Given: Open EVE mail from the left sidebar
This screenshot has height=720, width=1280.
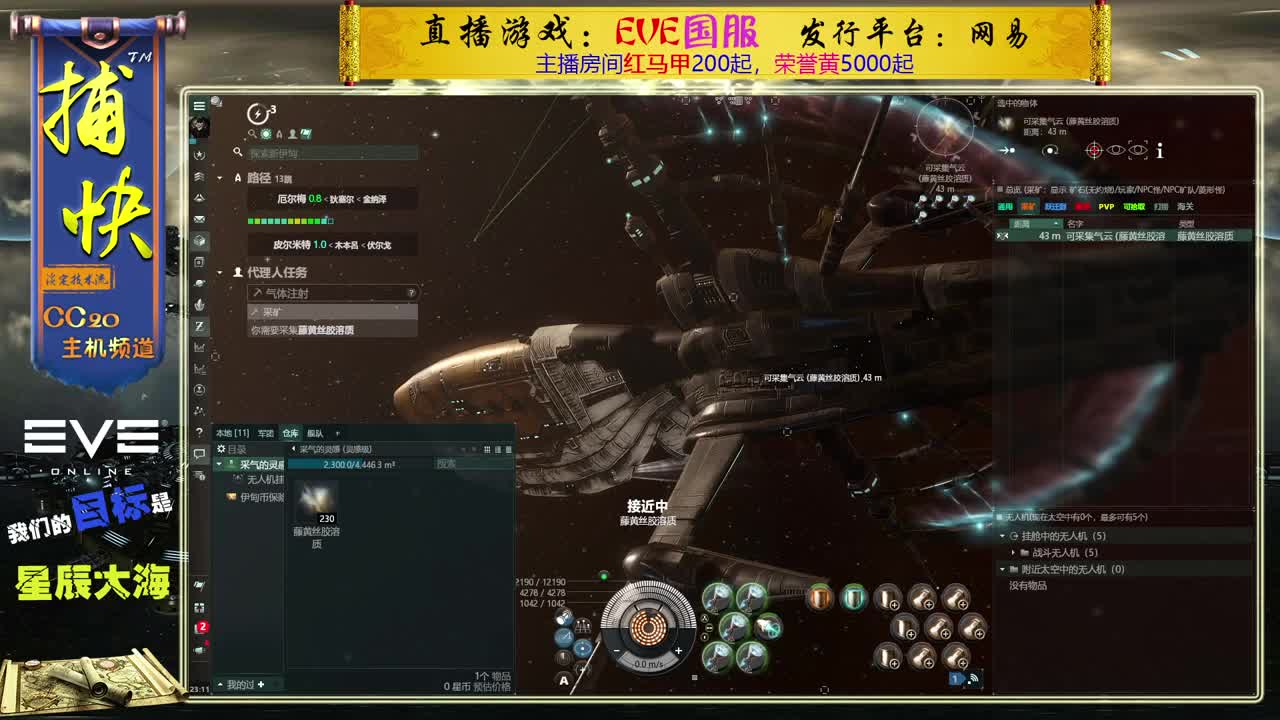Looking at the screenshot, I should (199, 218).
